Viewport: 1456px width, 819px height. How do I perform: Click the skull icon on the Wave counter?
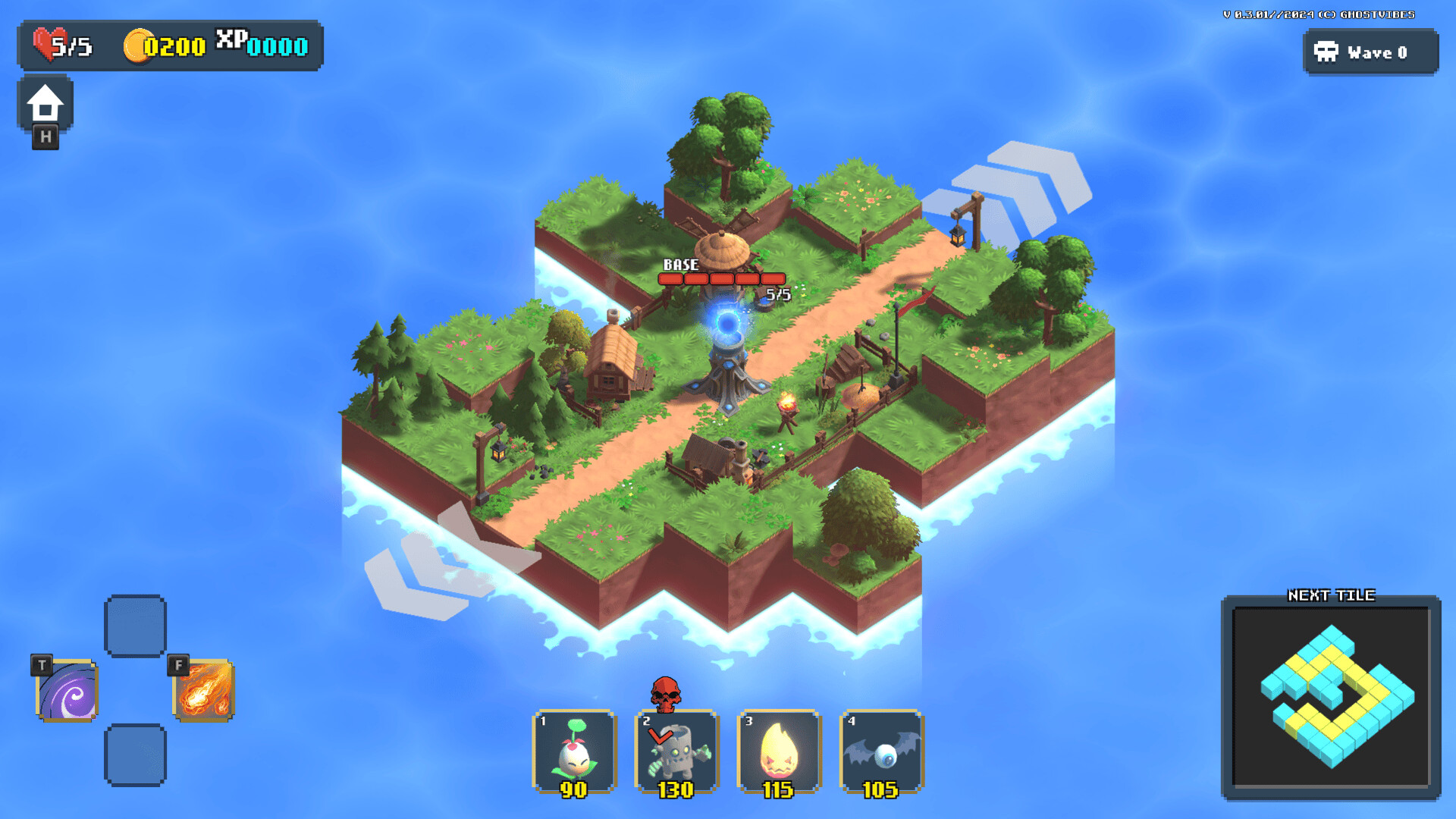point(1325,52)
